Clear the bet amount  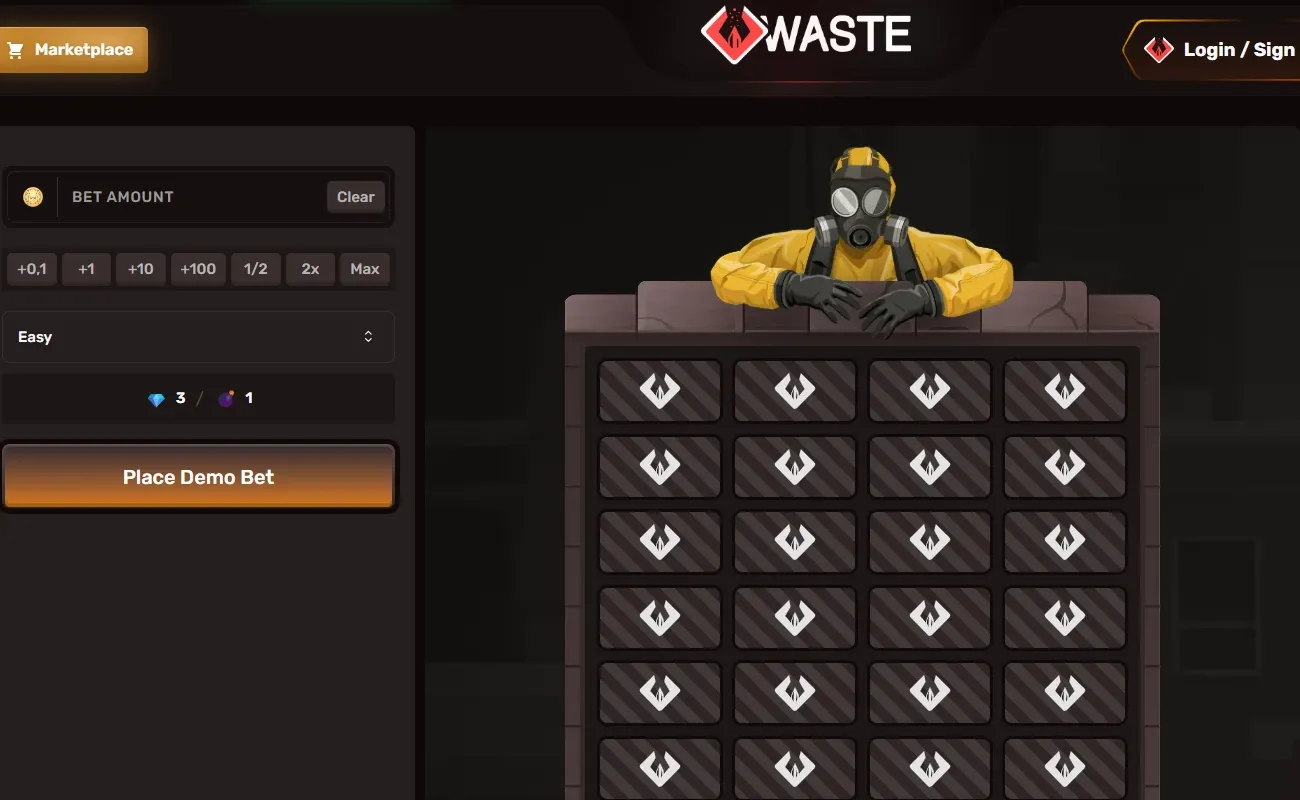(355, 197)
